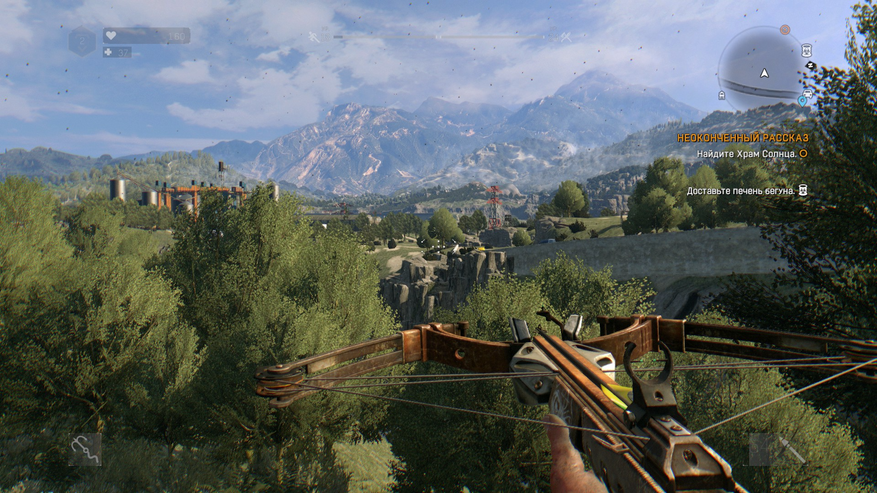Select the objective Доставьте печень бегуна
Image resolution: width=877 pixels, height=493 pixels.
(x=740, y=190)
